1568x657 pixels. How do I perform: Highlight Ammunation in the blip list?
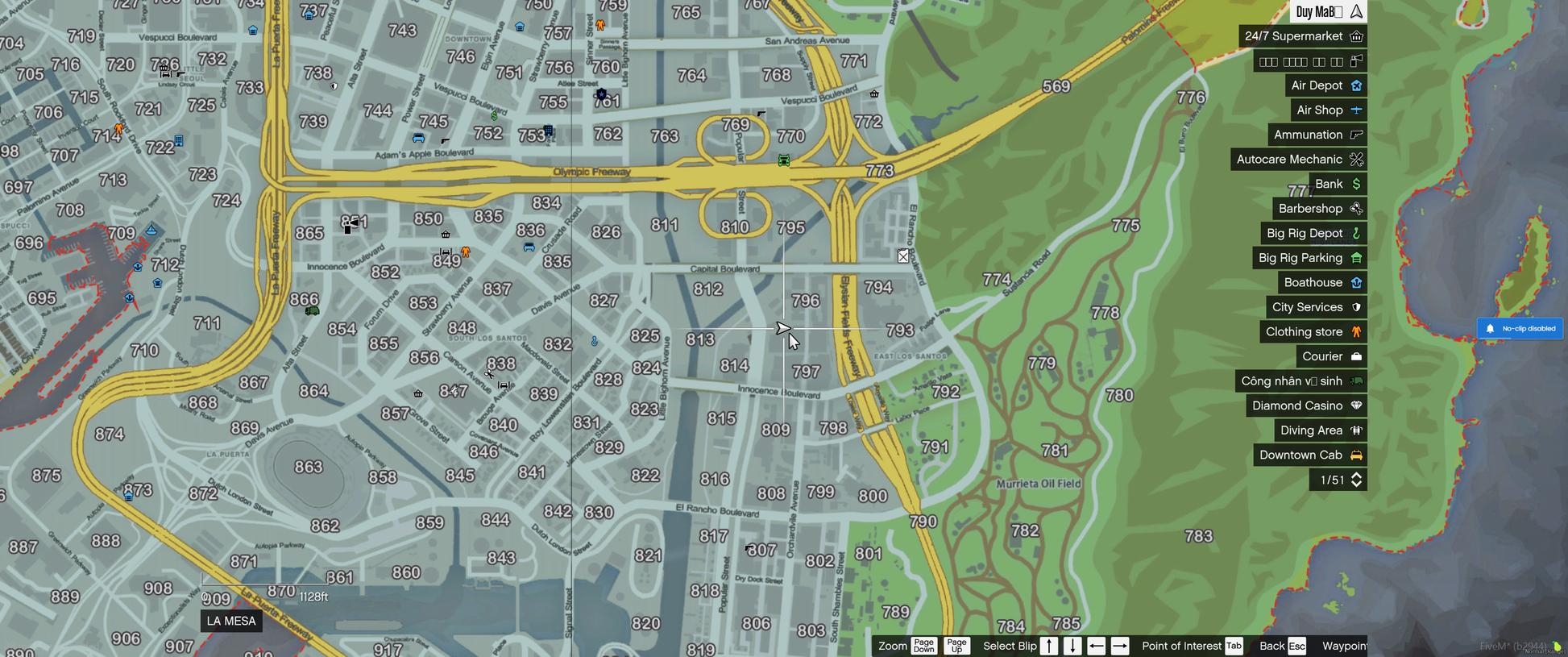click(x=1317, y=135)
